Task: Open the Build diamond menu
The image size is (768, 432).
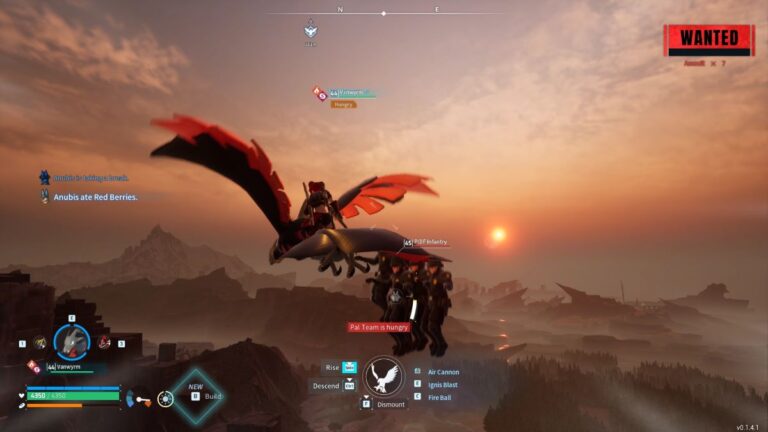Action: [197, 396]
